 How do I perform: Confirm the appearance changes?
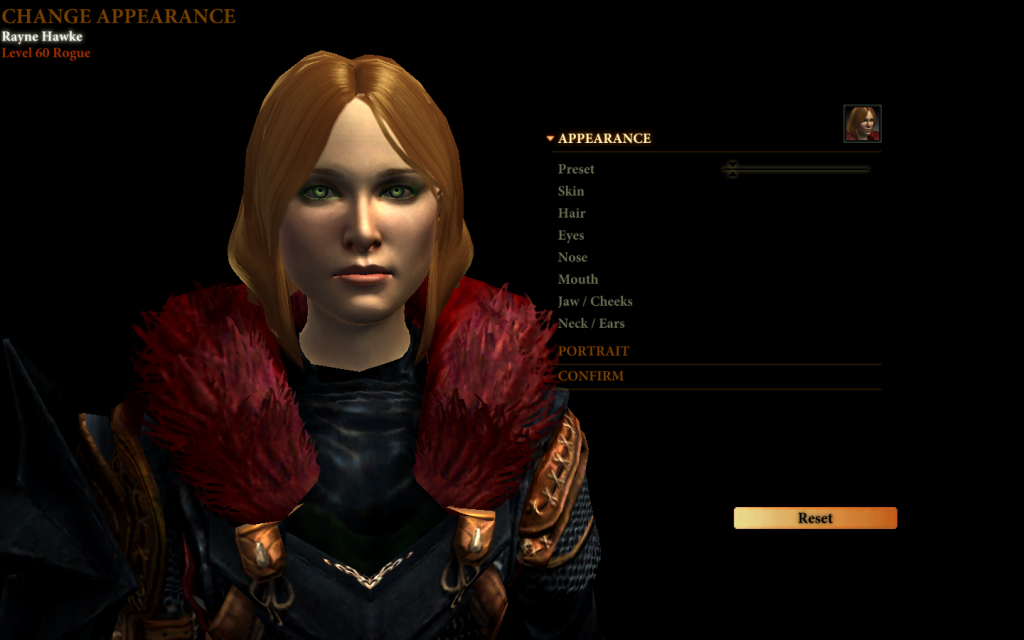point(591,376)
